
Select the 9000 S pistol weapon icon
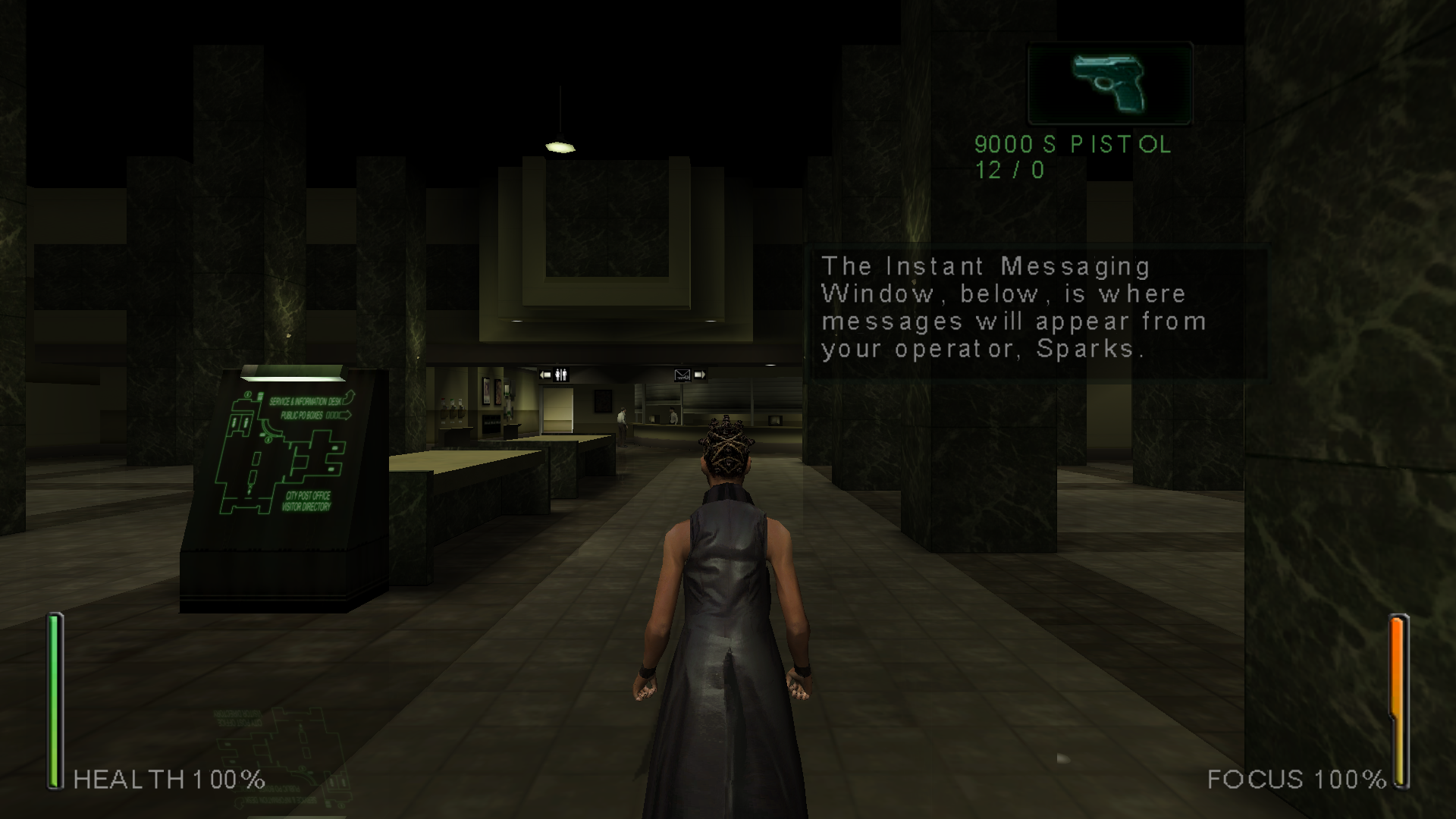(1109, 83)
